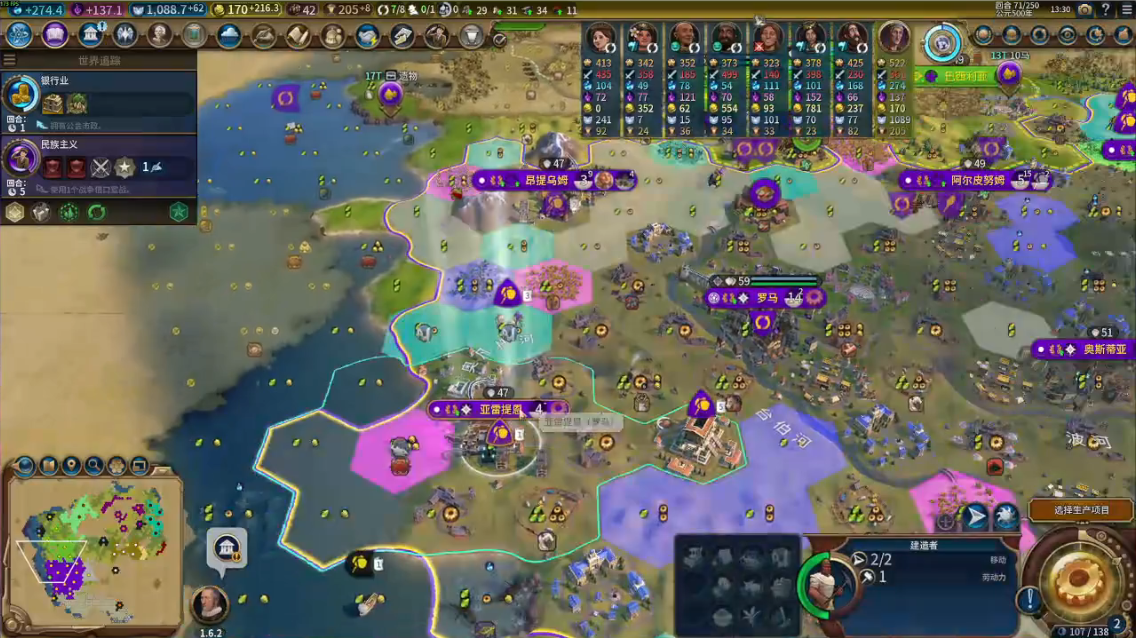Image resolution: width=1136 pixels, height=638 pixels.
Task: Select the Nationalism (民族主义) civic entry
Action: pos(98,160)
